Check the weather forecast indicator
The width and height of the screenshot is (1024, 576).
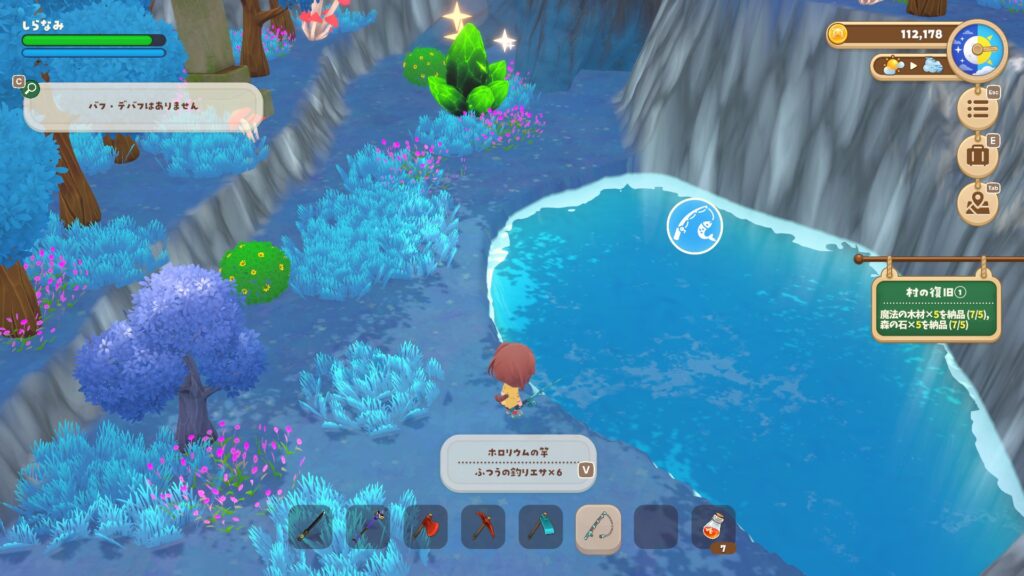point(908,66)
